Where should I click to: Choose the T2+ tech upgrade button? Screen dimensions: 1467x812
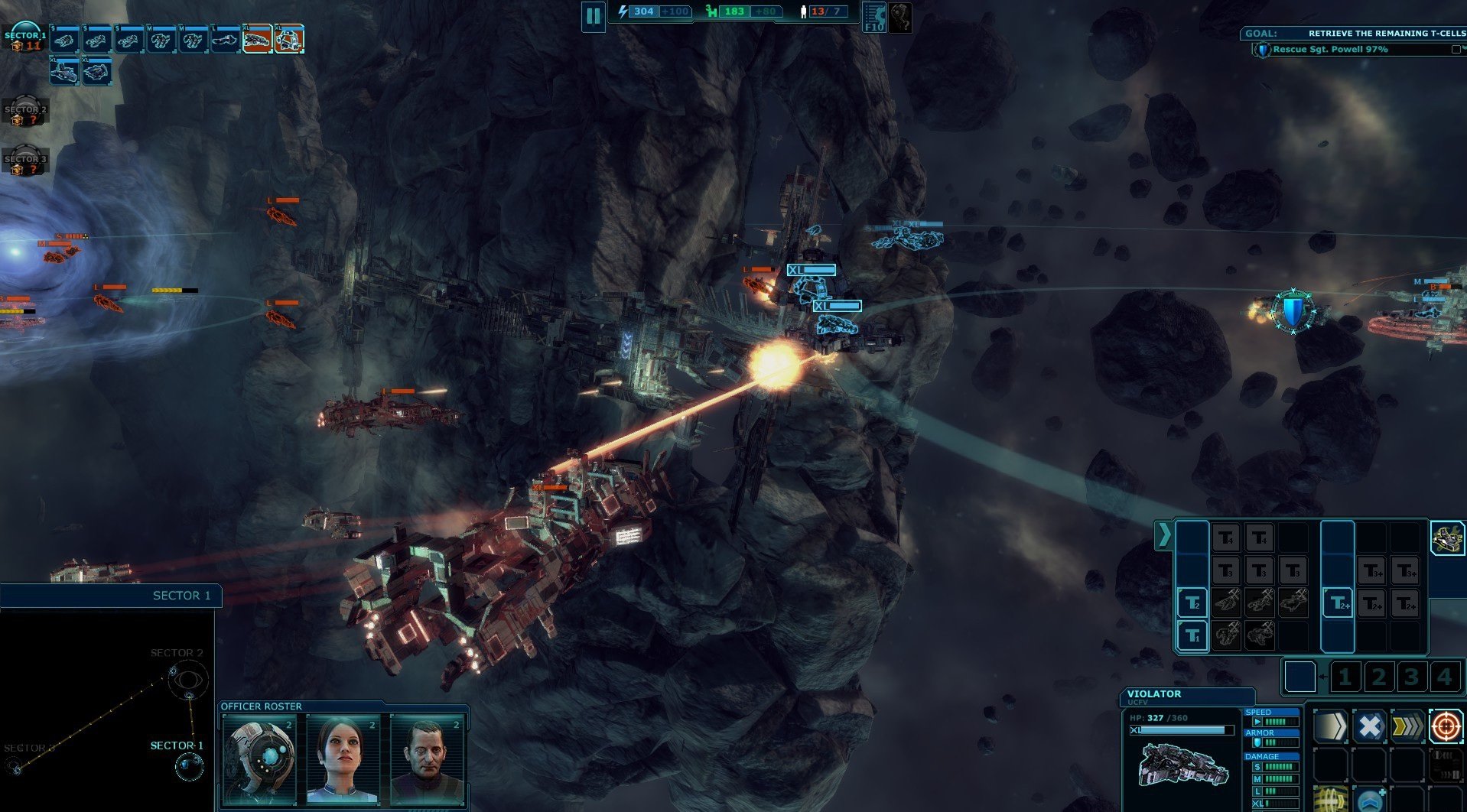click(1338, 603)
